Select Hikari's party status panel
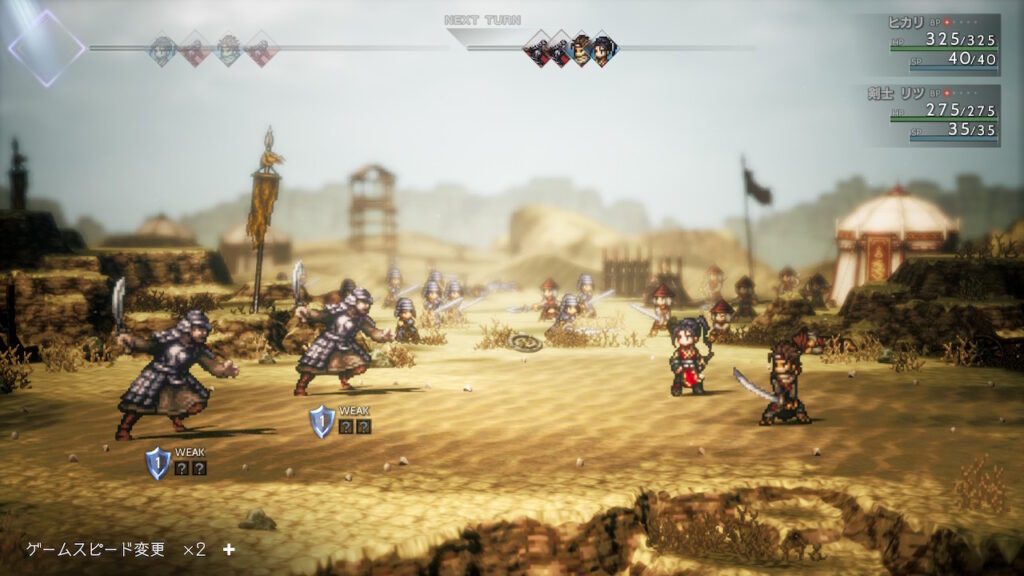 click(x=933, y=44)
